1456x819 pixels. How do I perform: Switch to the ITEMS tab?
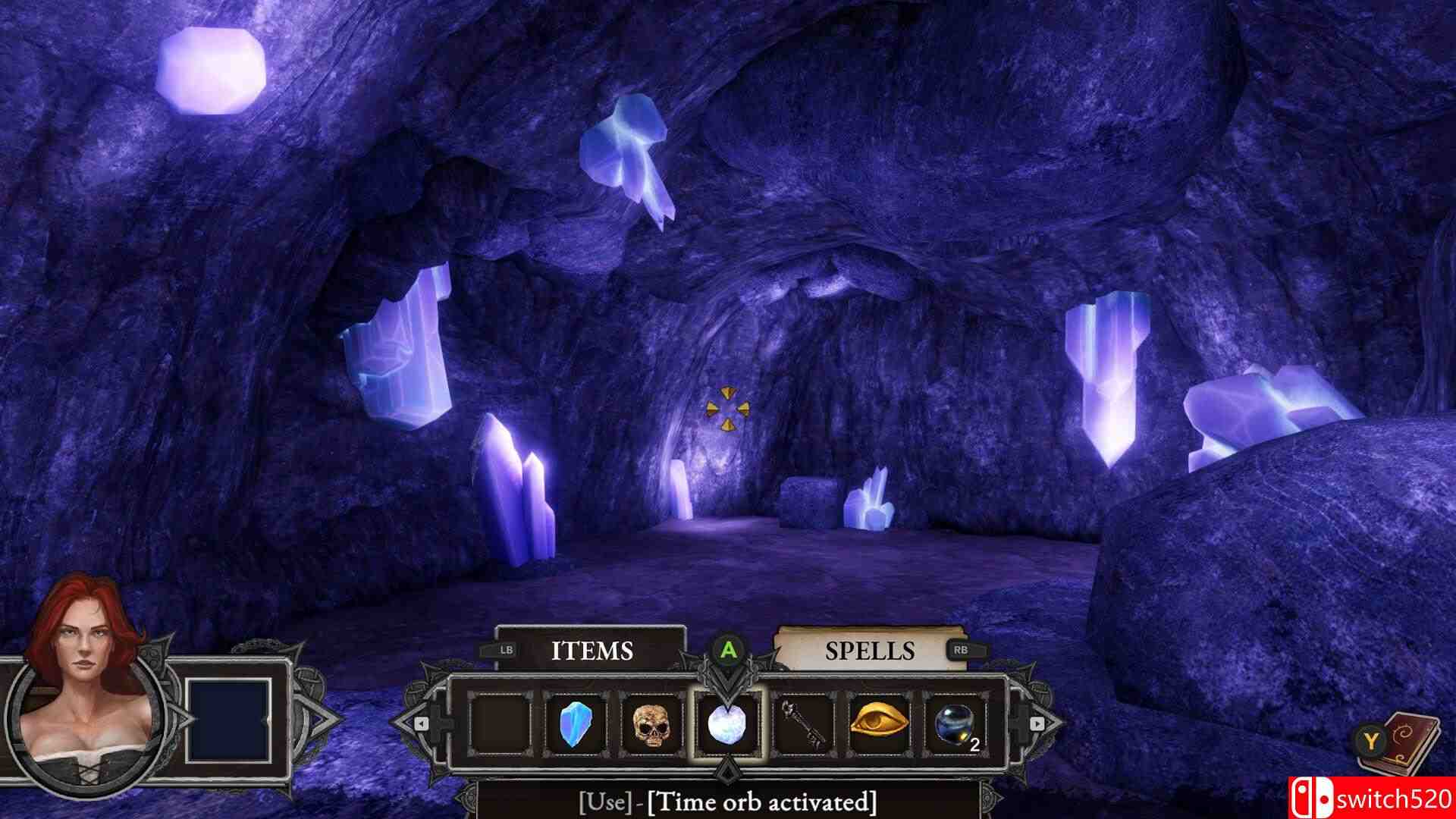pyautogui.click(x=593, y=651)
